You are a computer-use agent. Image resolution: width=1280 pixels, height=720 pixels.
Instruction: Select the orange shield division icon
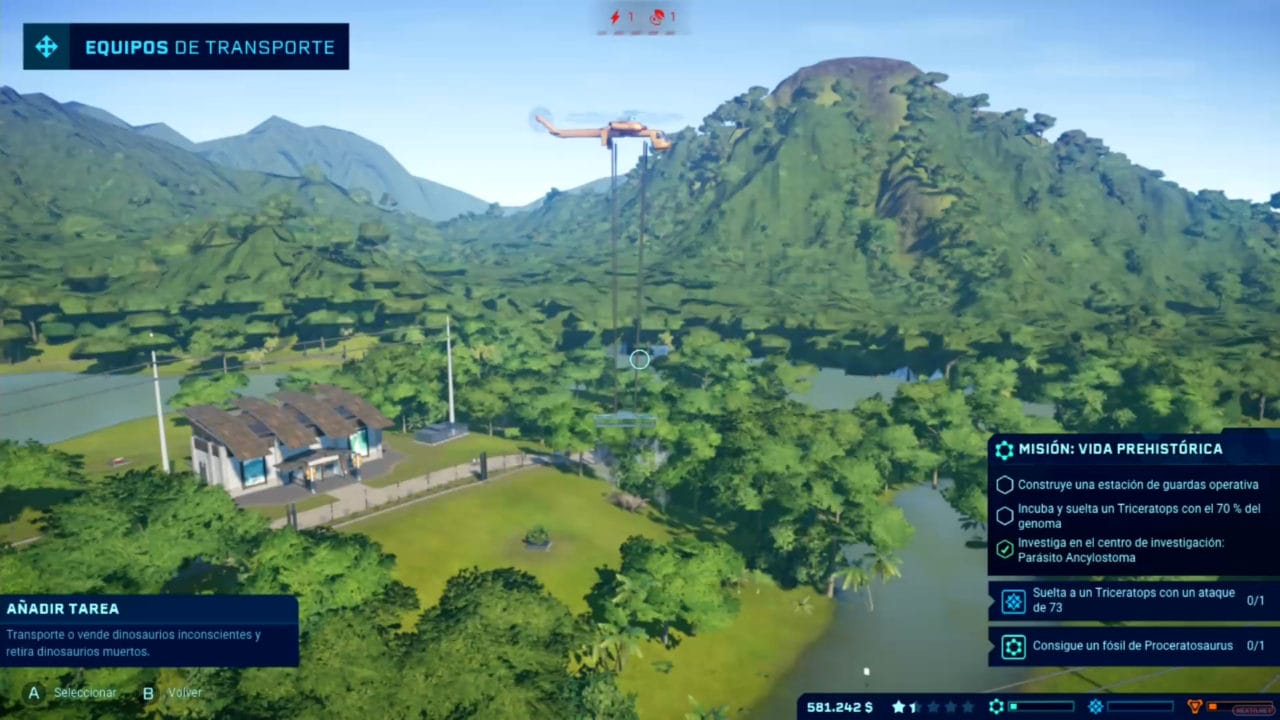(x=1194, y=707)
